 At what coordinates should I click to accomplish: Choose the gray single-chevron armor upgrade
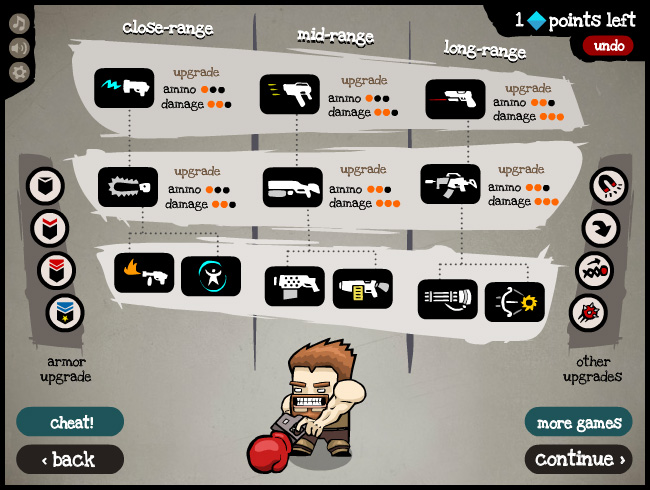46,186
